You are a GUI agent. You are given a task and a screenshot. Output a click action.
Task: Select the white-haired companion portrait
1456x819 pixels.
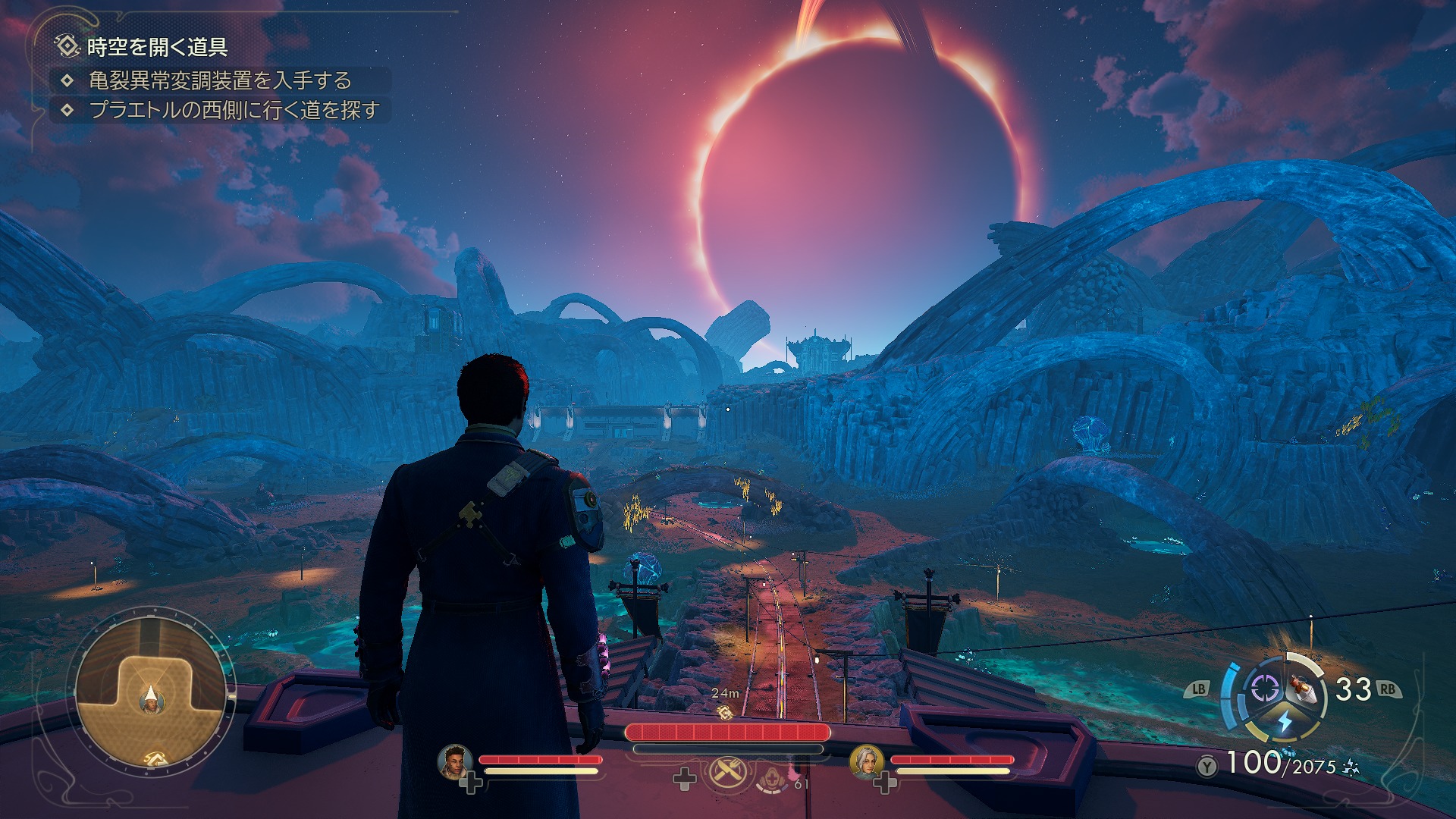(x=866, y=761)
